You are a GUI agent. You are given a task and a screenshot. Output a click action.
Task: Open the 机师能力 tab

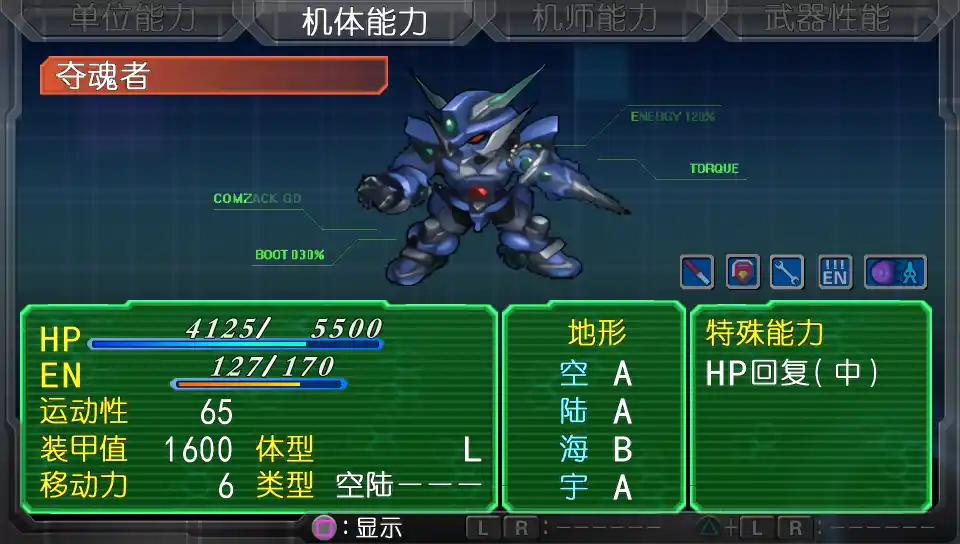click(594, 21)
